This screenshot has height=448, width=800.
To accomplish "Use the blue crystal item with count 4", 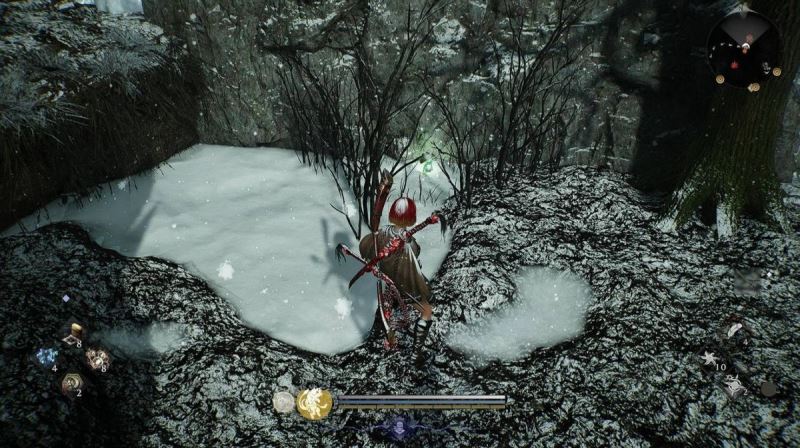I will click(x=46, y=357).
